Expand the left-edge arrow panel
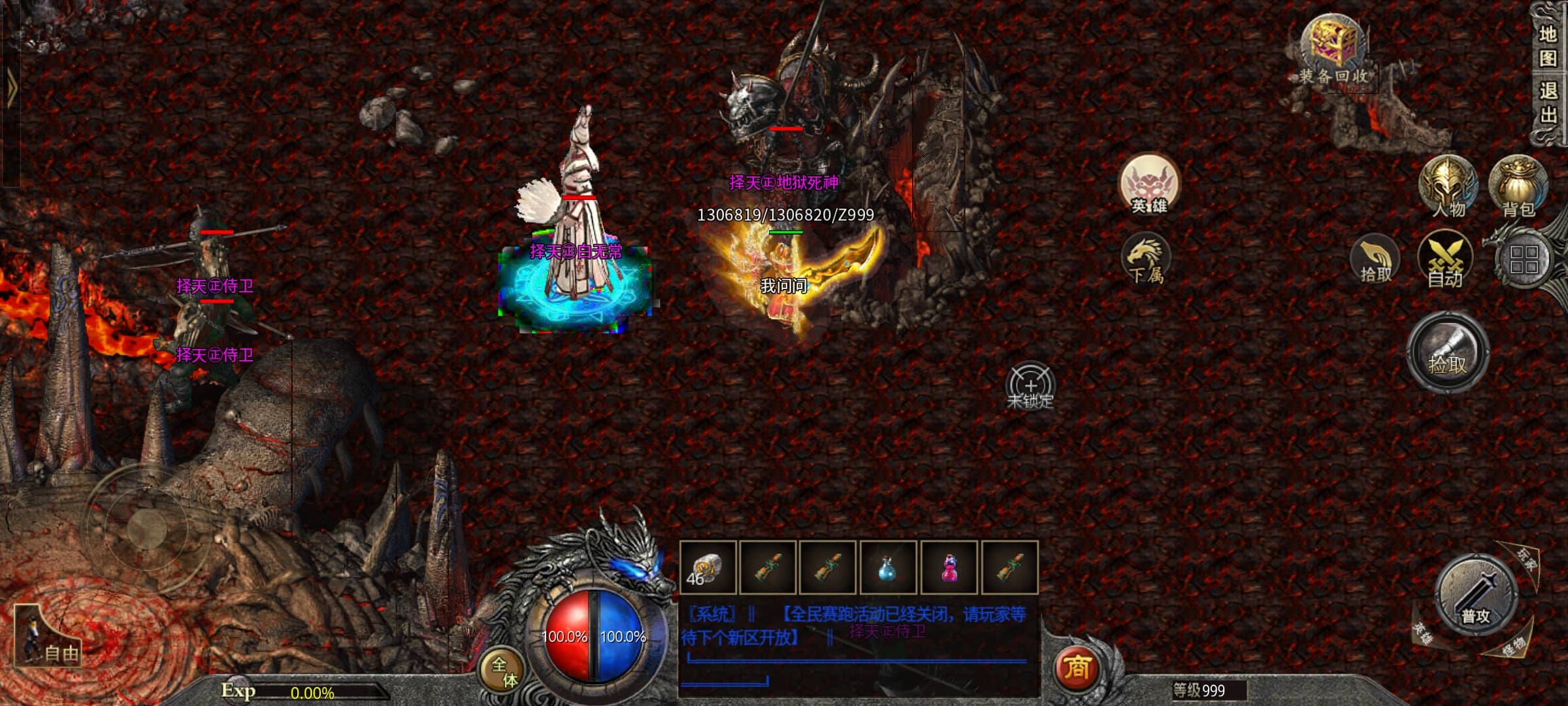1568x706 pixels. (x=10, y=88)
